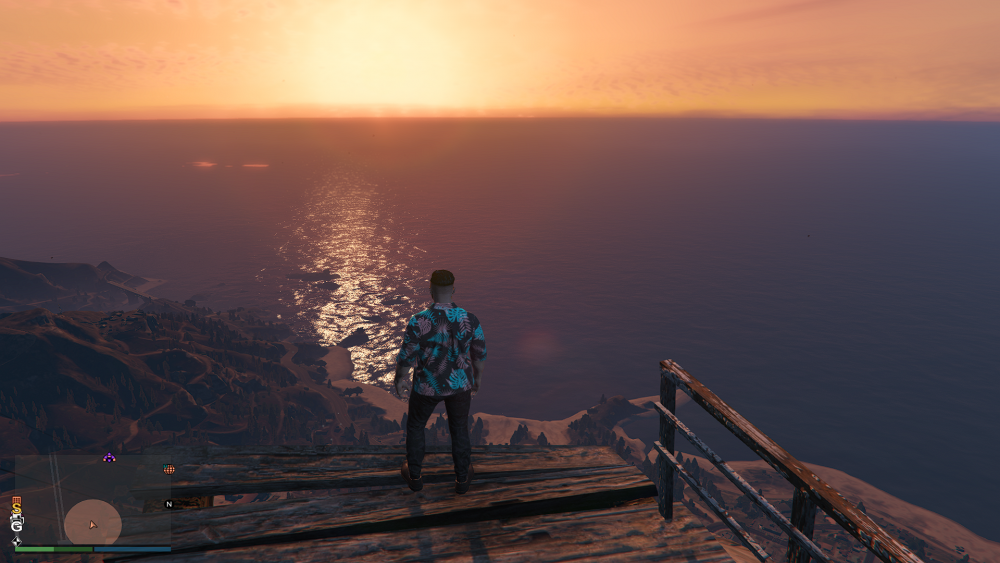Select the purple blip on the minimap
The height and width of the screenshot is (563, 1000).
click(x=109, y=458)
